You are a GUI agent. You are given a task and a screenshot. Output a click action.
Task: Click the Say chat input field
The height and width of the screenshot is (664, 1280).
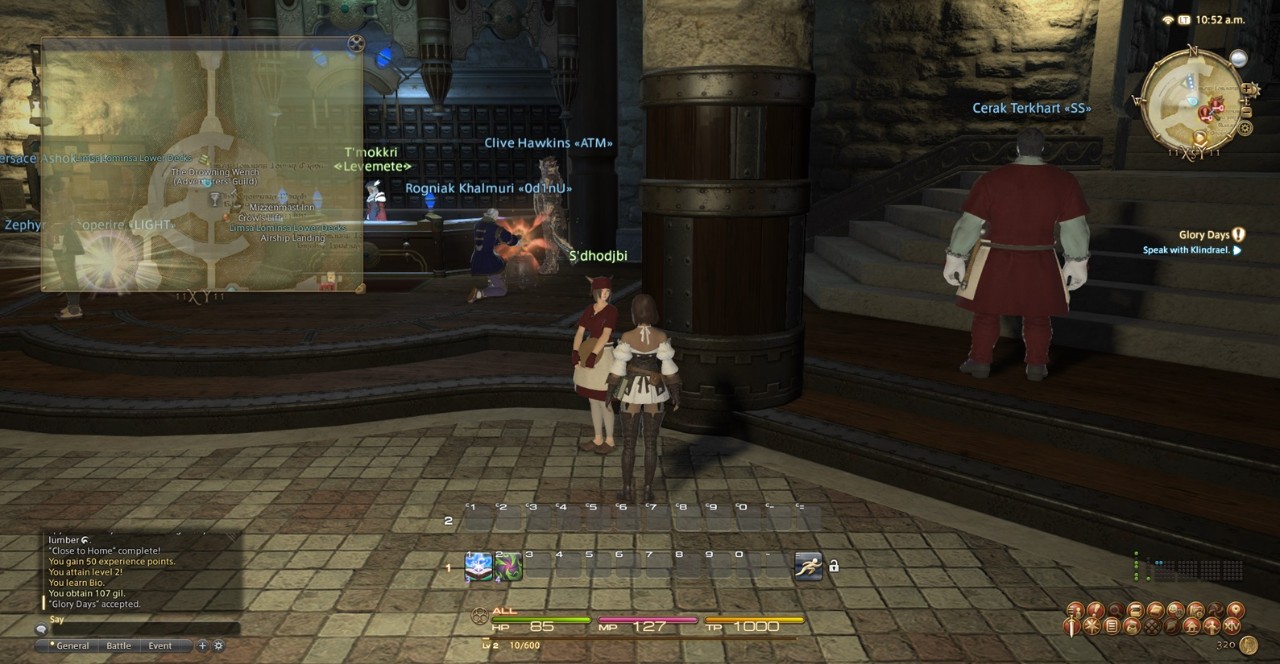click(x=140, y=629)
